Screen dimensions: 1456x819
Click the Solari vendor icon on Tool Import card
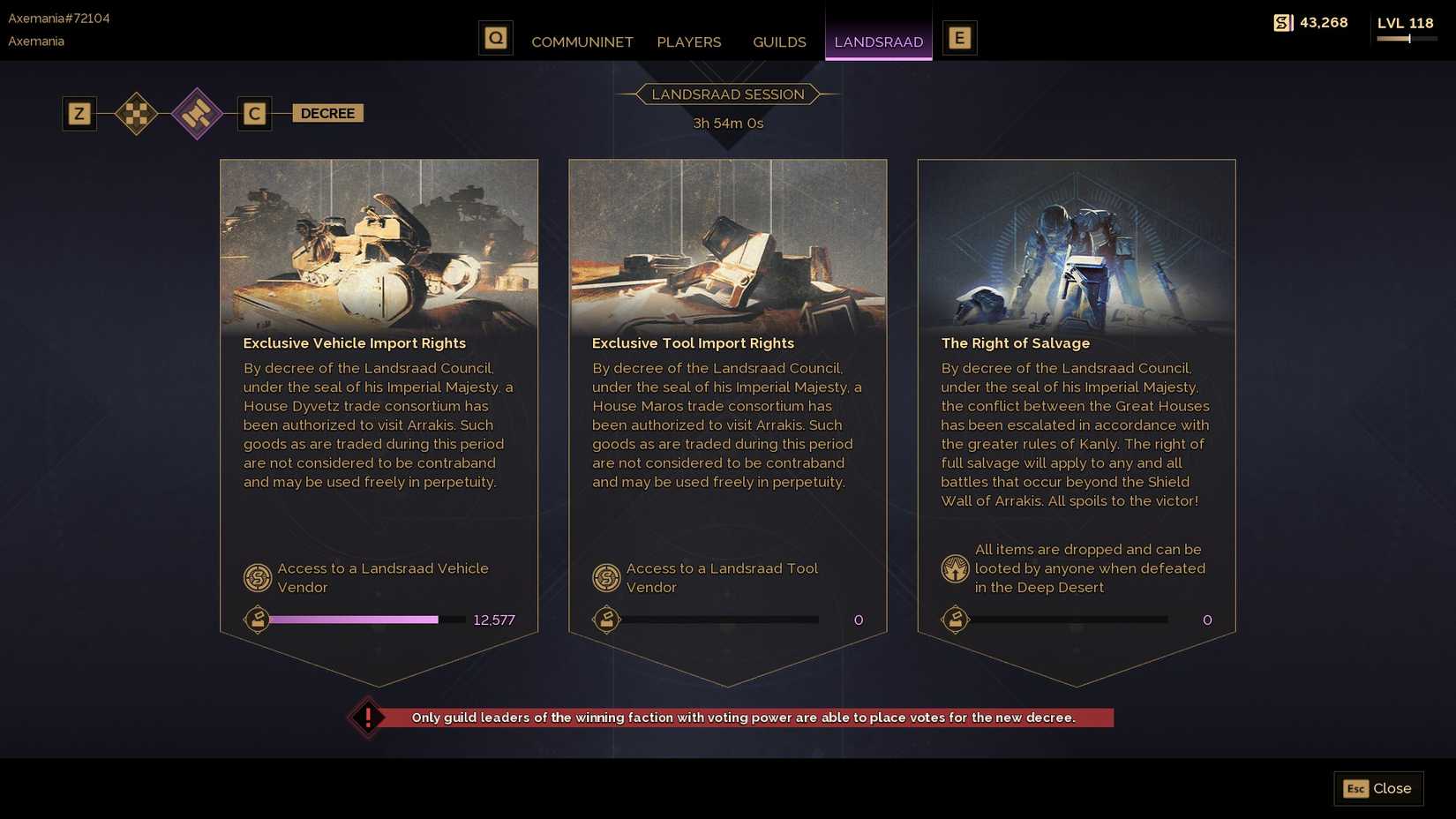(x=606, y=578)
